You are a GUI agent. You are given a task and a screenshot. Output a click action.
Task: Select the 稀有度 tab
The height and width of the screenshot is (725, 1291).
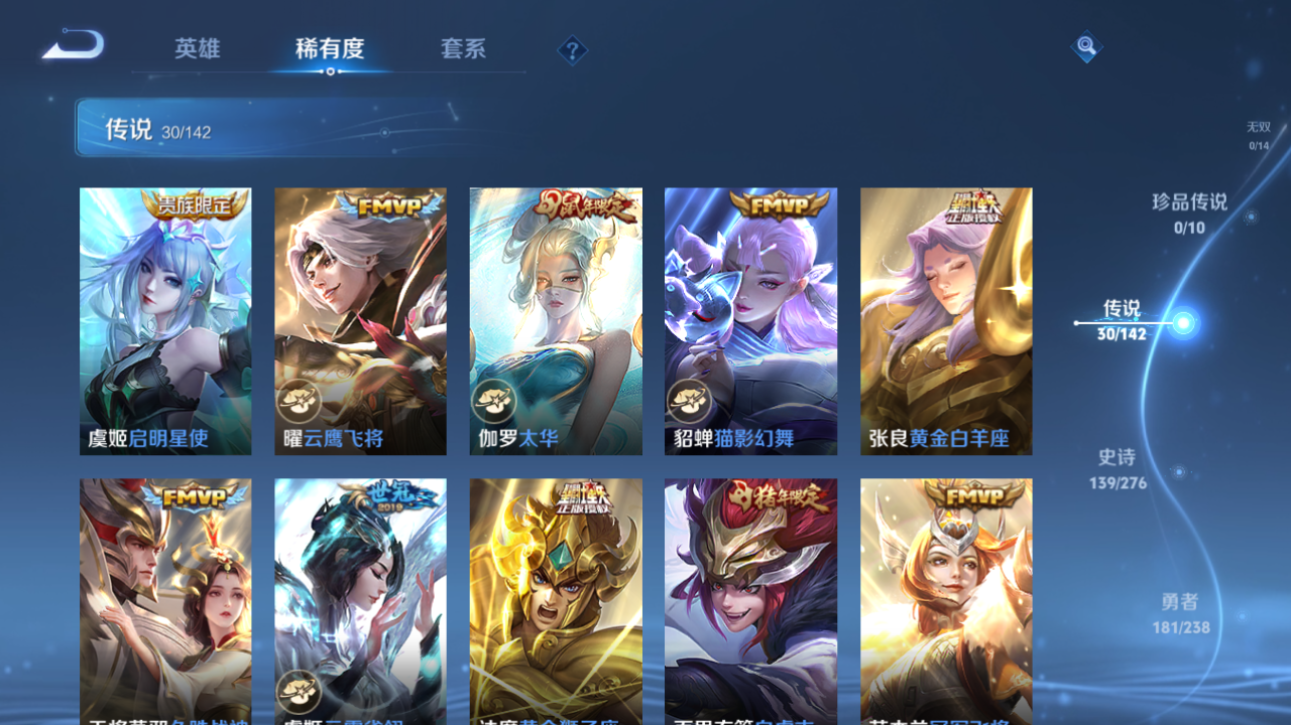pyautogui.click(x=330, y=49)
